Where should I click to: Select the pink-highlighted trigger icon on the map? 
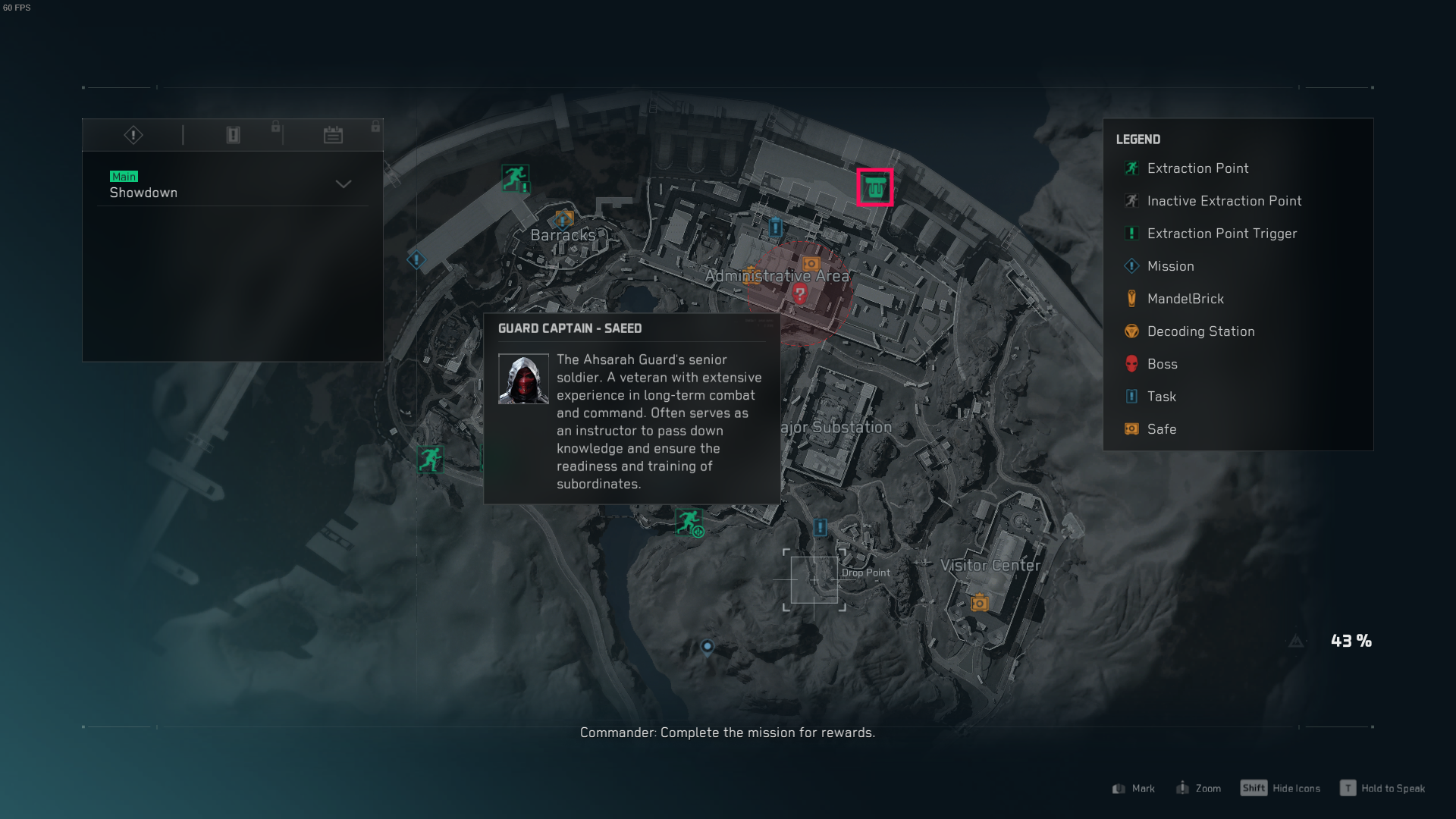coord(876,188)
